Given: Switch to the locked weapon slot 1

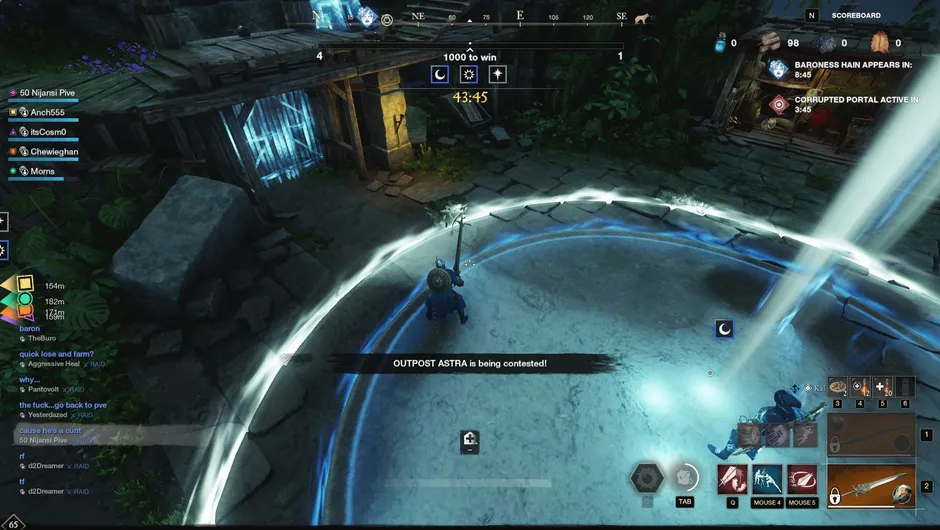Looking at the screenshot, I should click(x=871, y=435).
